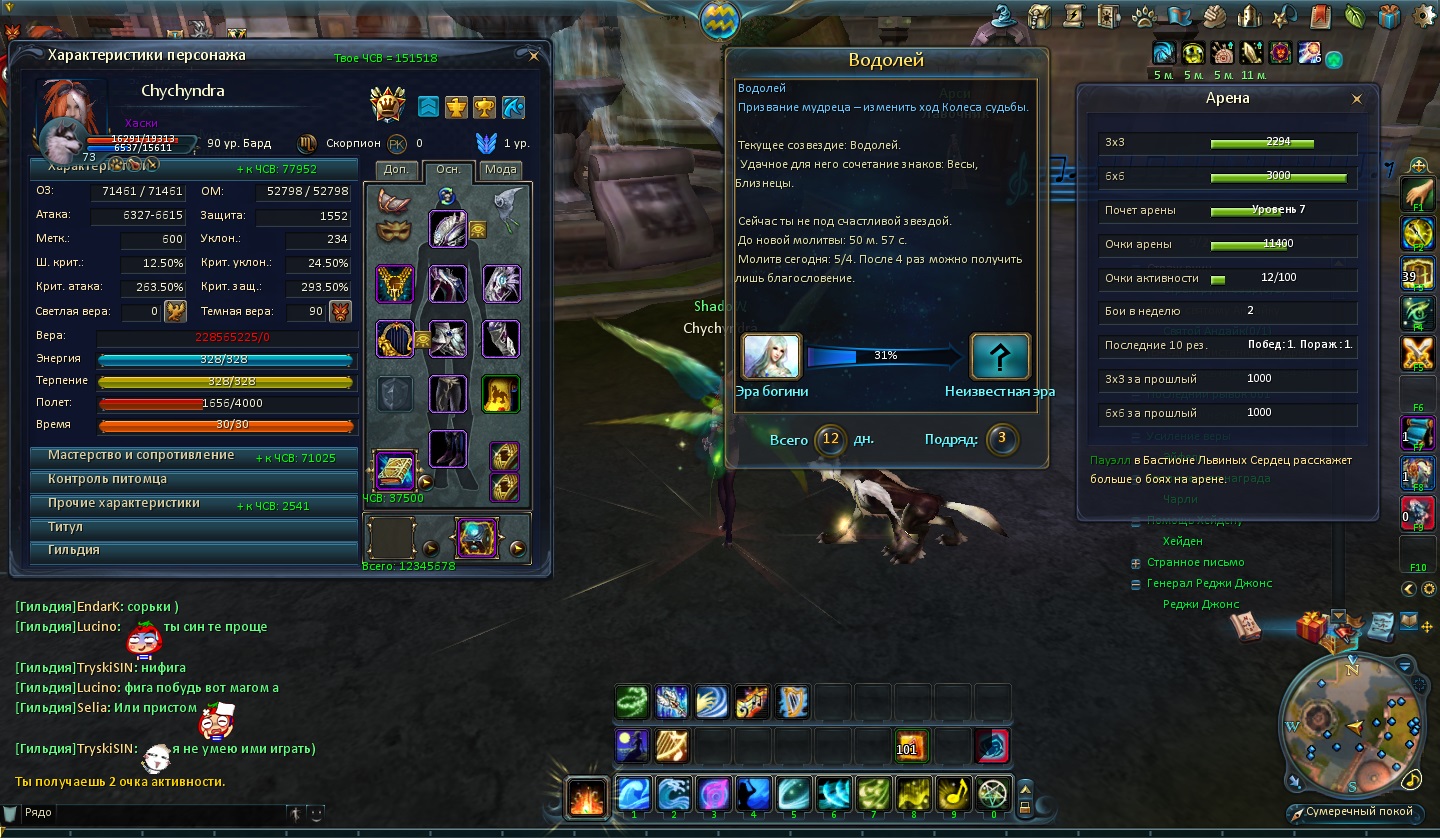
Task: Expand Мастерство и сопротивление section
Action: point(140,456)
